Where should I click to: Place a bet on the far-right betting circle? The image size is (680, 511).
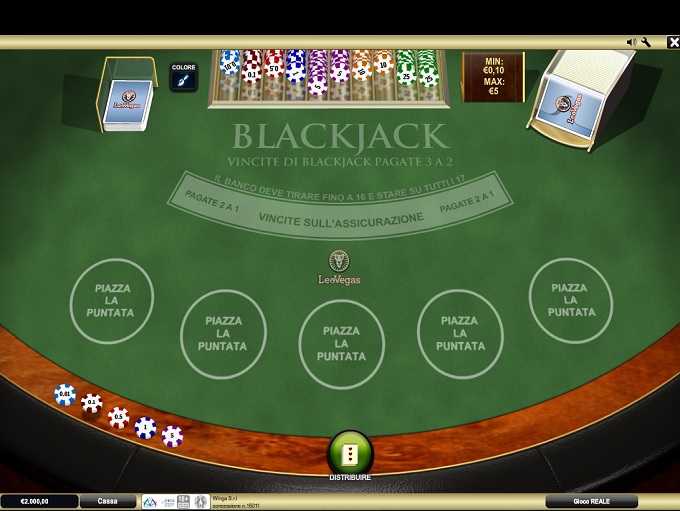(570, 300)
